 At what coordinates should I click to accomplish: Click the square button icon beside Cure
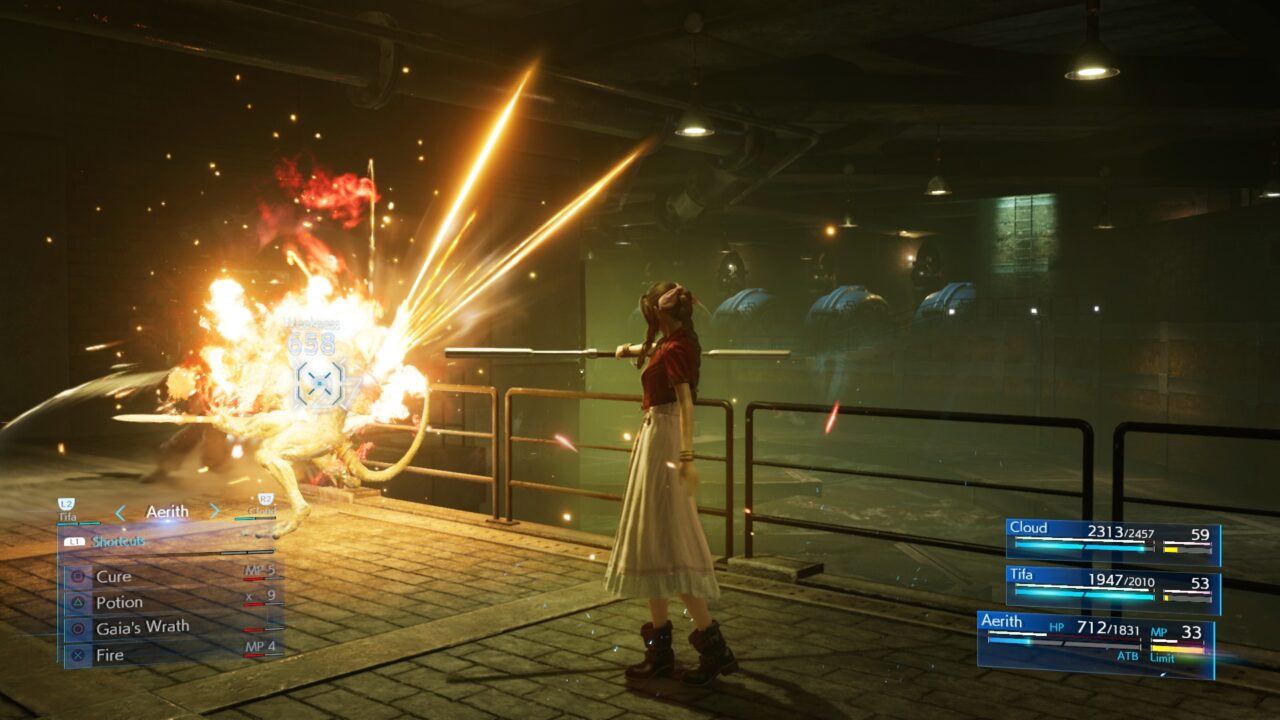coord(78,576)
